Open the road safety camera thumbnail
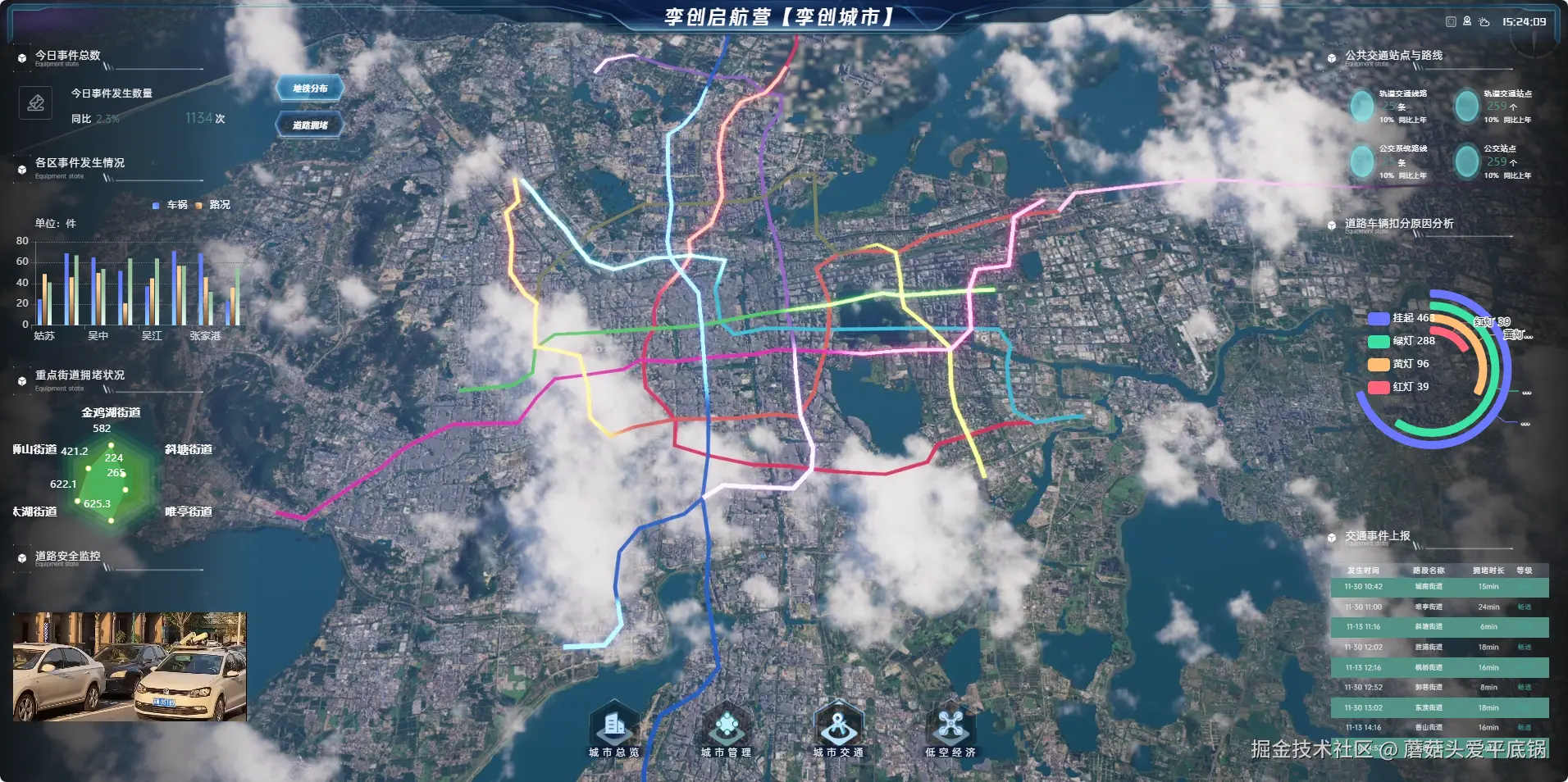 click(130, 666)
